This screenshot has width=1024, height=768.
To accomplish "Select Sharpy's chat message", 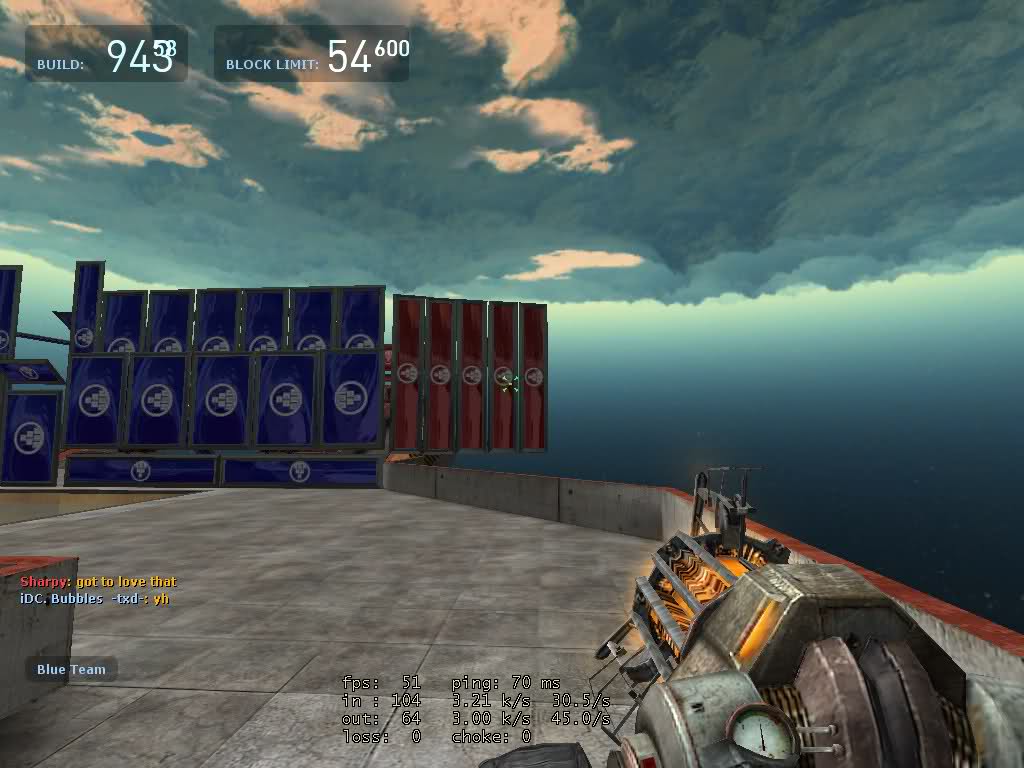I will (98, 581).
